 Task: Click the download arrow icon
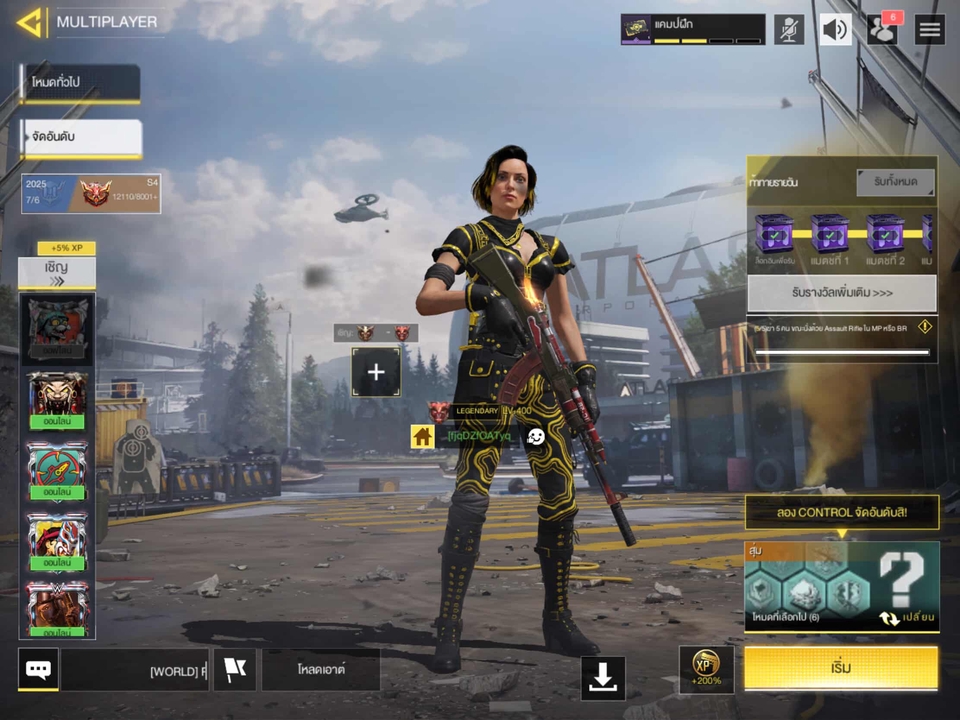[602, 677]
